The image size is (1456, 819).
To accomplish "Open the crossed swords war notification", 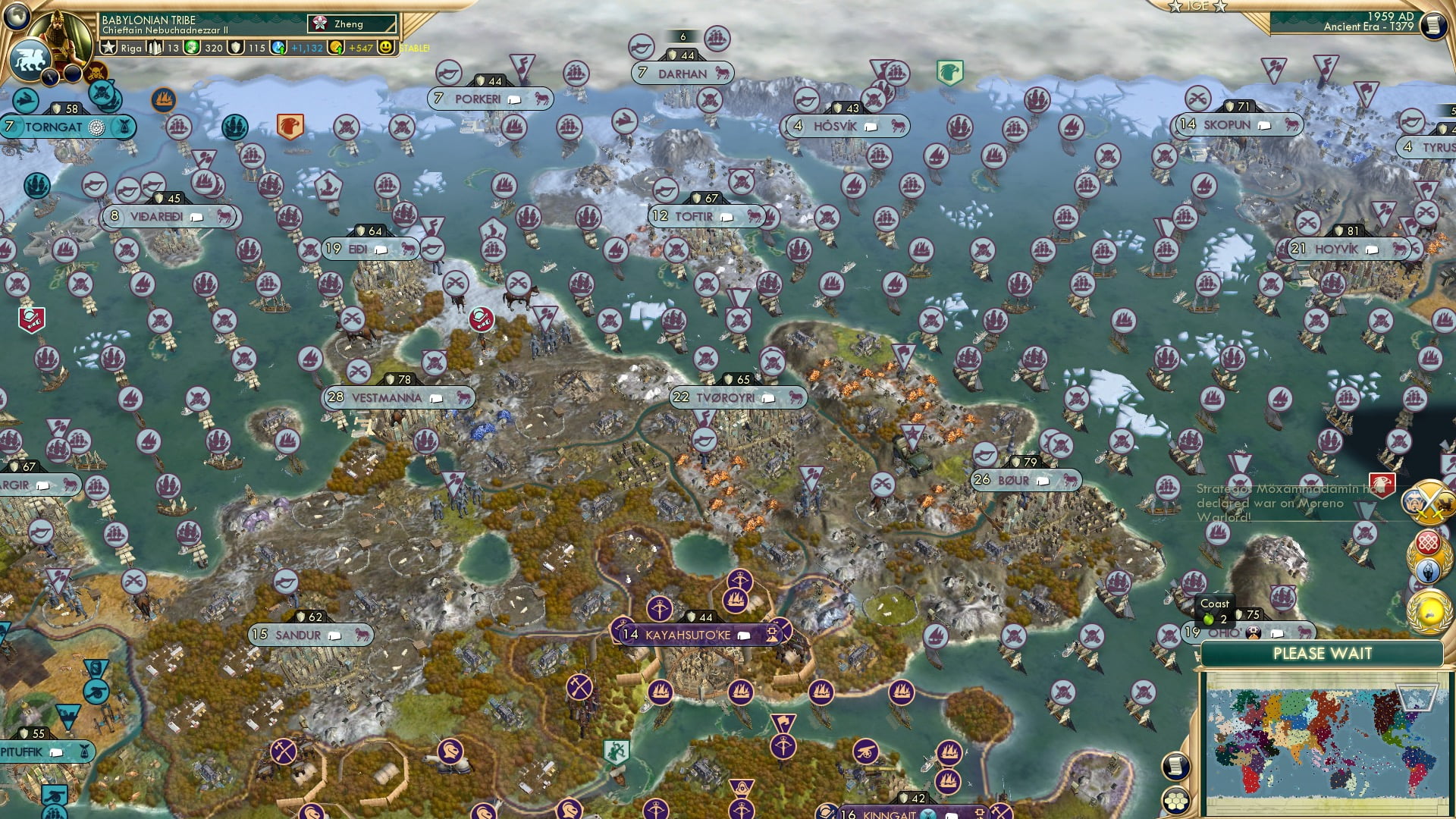I will point(1429,500).
